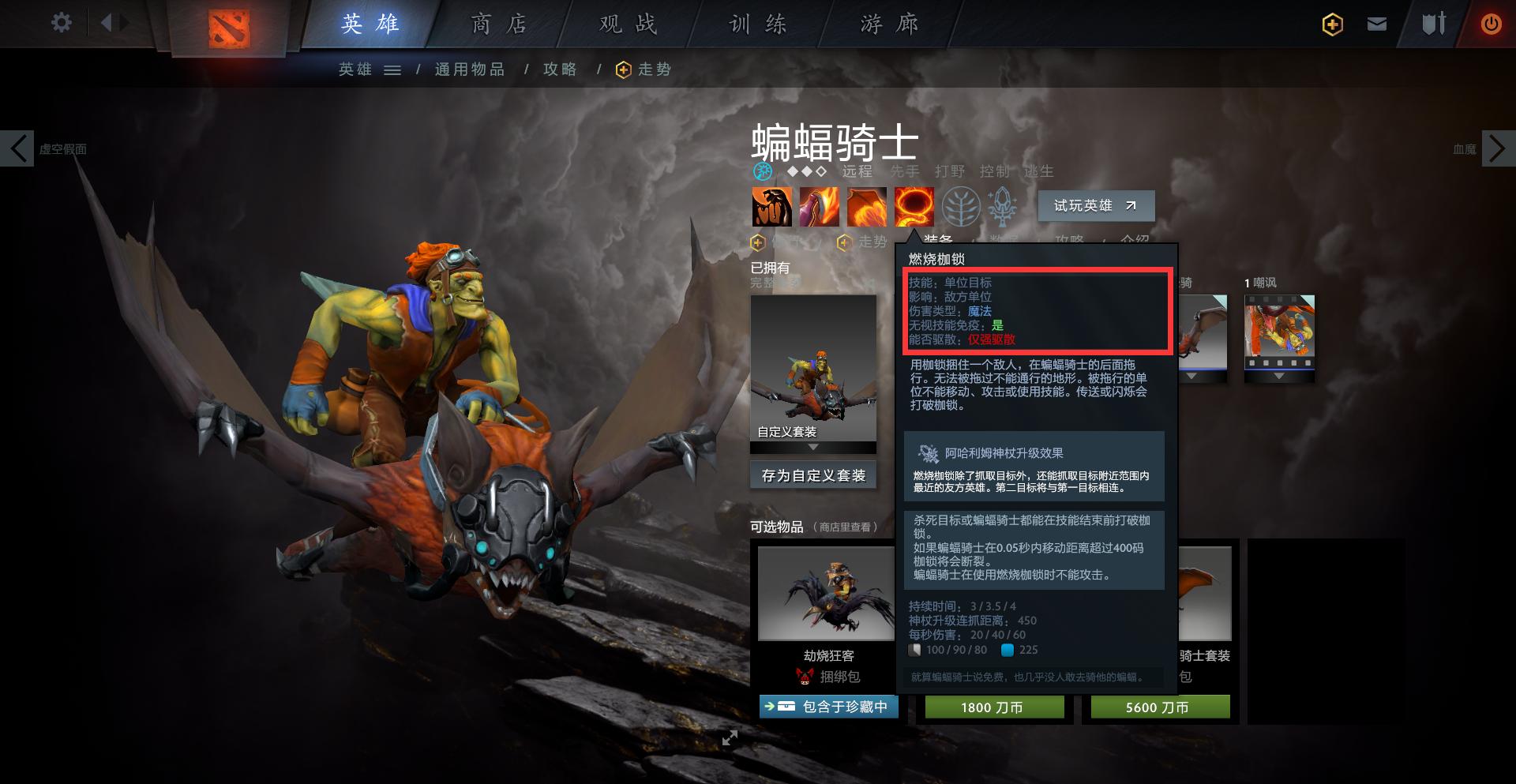Select the Flaming Lasso ability icon

click(x=914, y=206)
